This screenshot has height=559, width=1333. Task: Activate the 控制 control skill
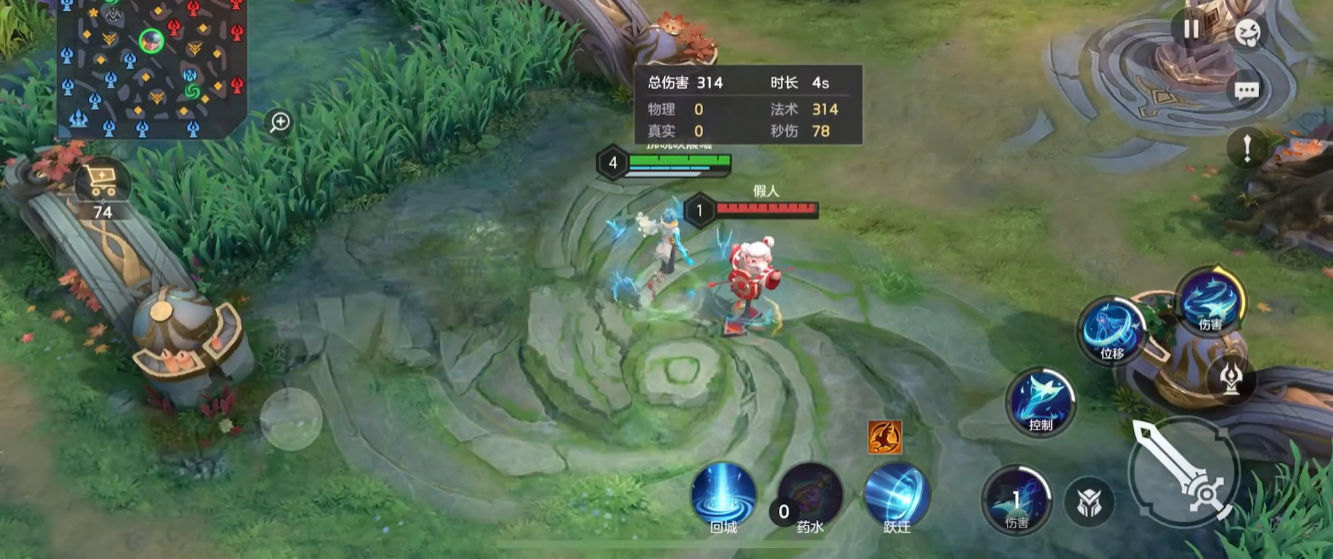tap(1040, 402)
